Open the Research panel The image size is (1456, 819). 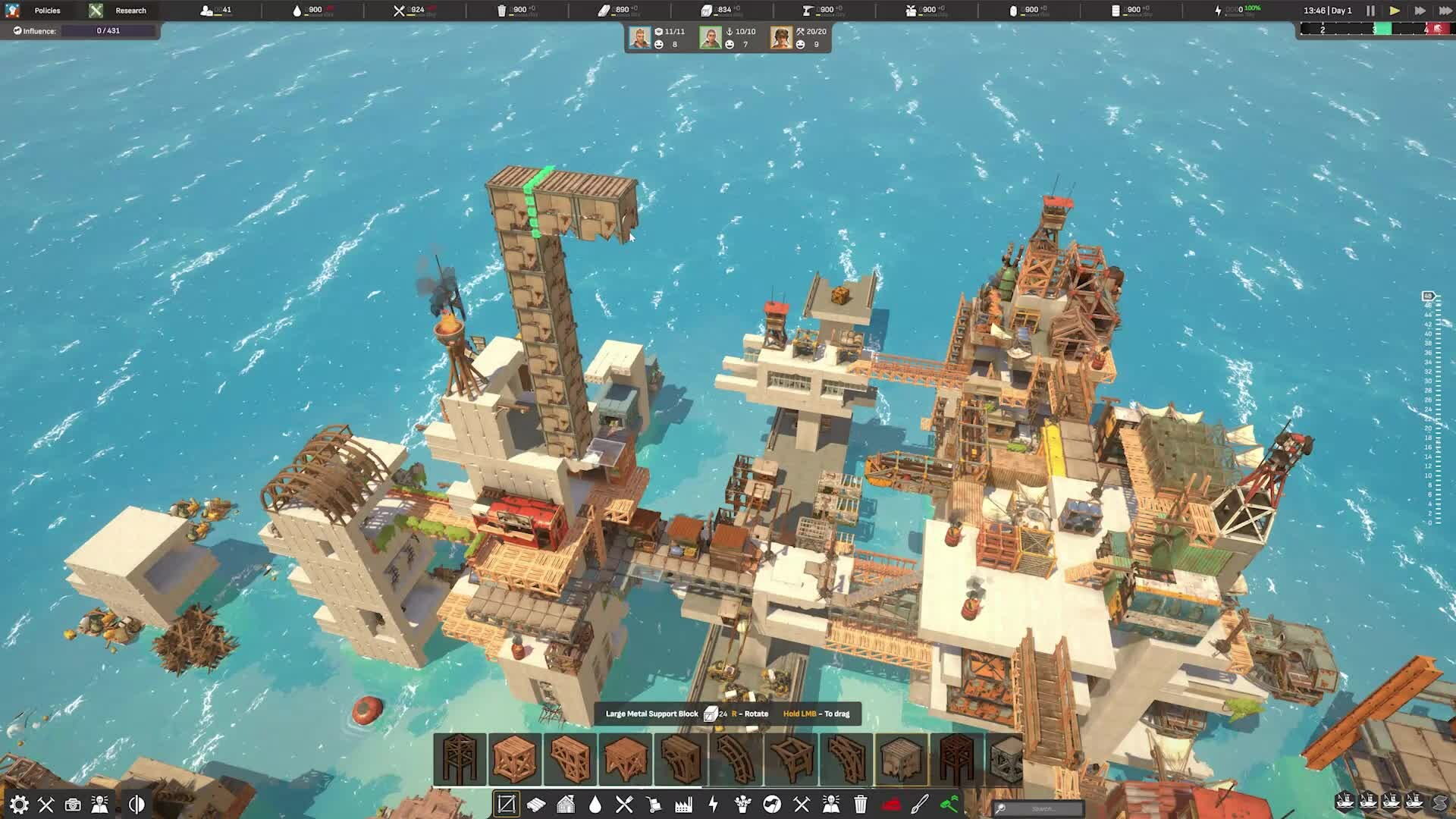(130, 11)
